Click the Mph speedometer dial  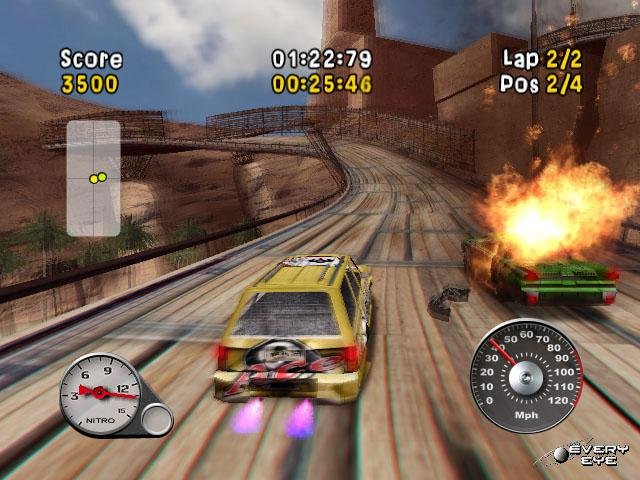[x=525, y=375]
